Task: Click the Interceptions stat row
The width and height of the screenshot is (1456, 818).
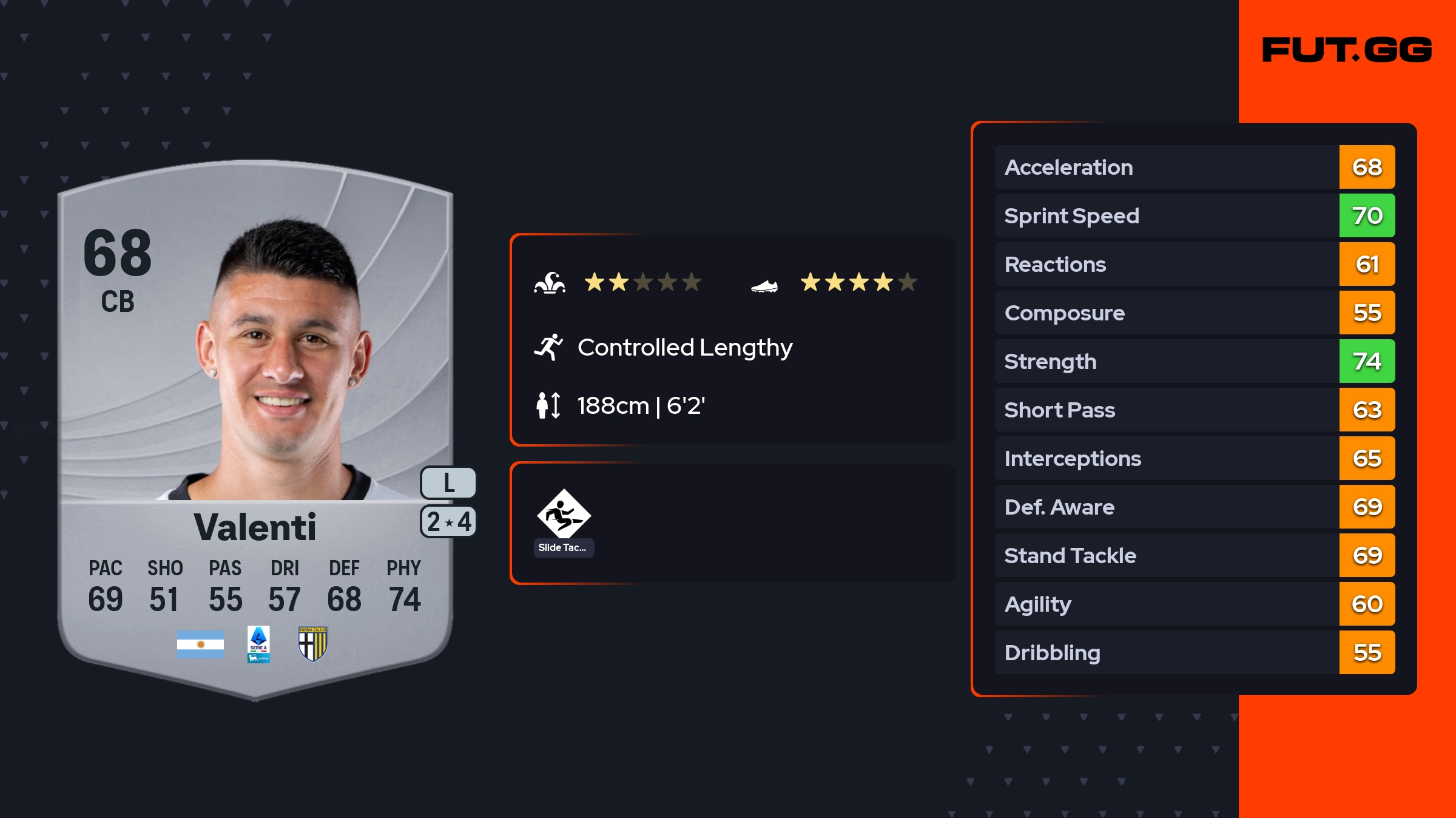Action: tap(1194, 458)
